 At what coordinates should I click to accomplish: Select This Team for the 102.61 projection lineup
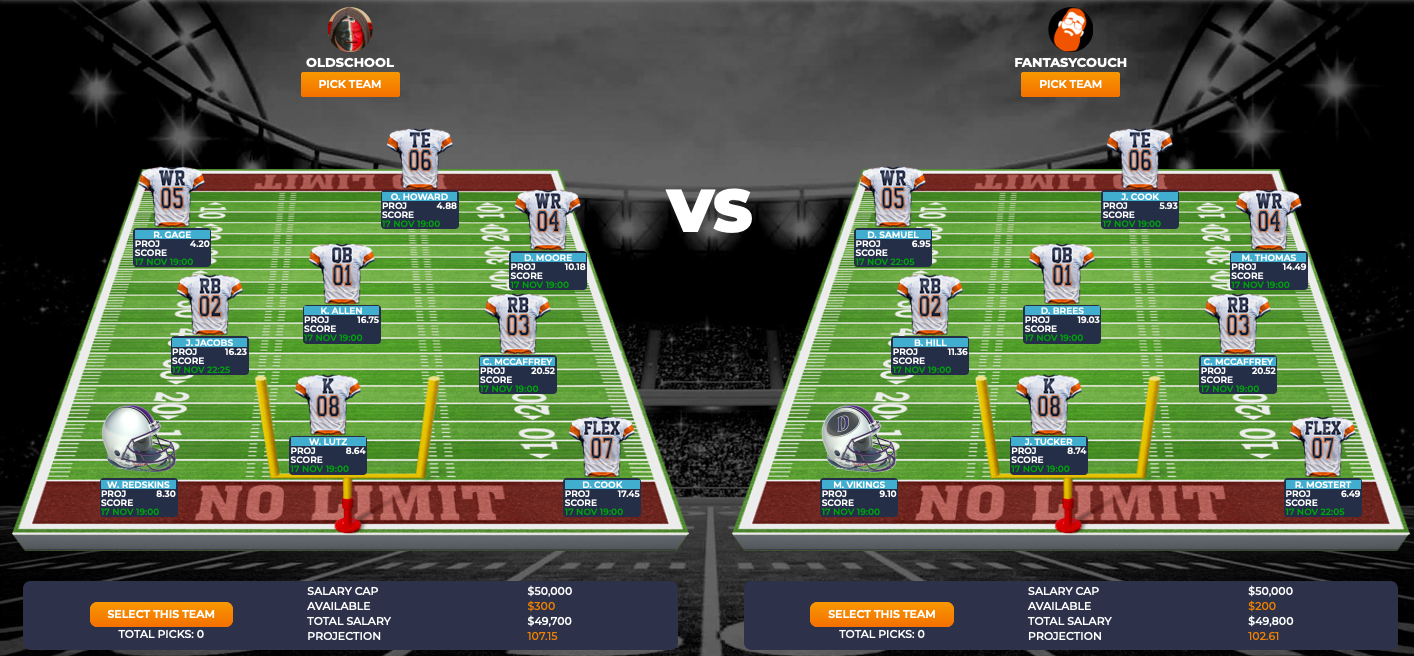881,614
